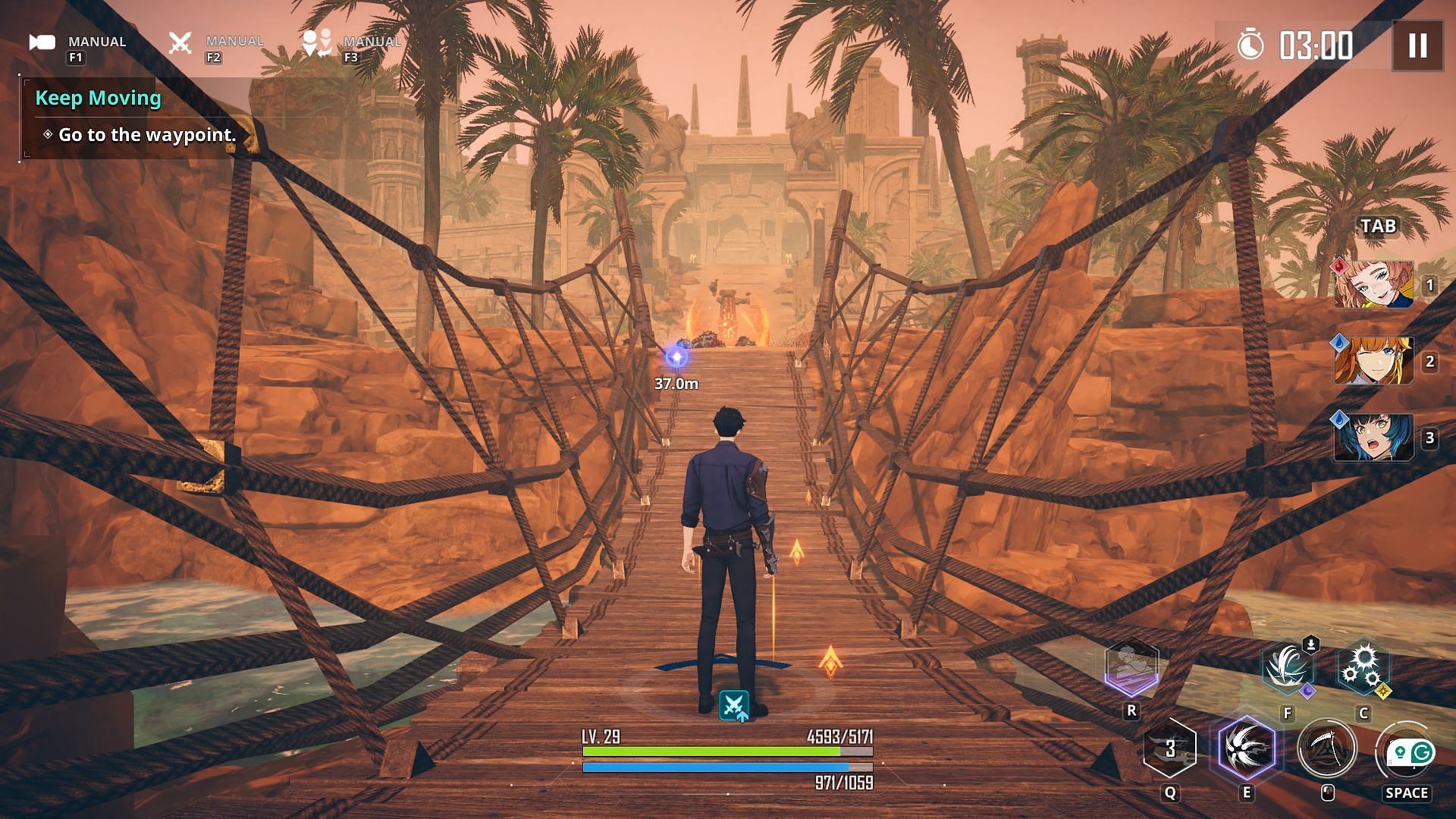Switch to the blue-haired party member portrait
This screenshot has width=1456, height=819.
(1373, 438)
